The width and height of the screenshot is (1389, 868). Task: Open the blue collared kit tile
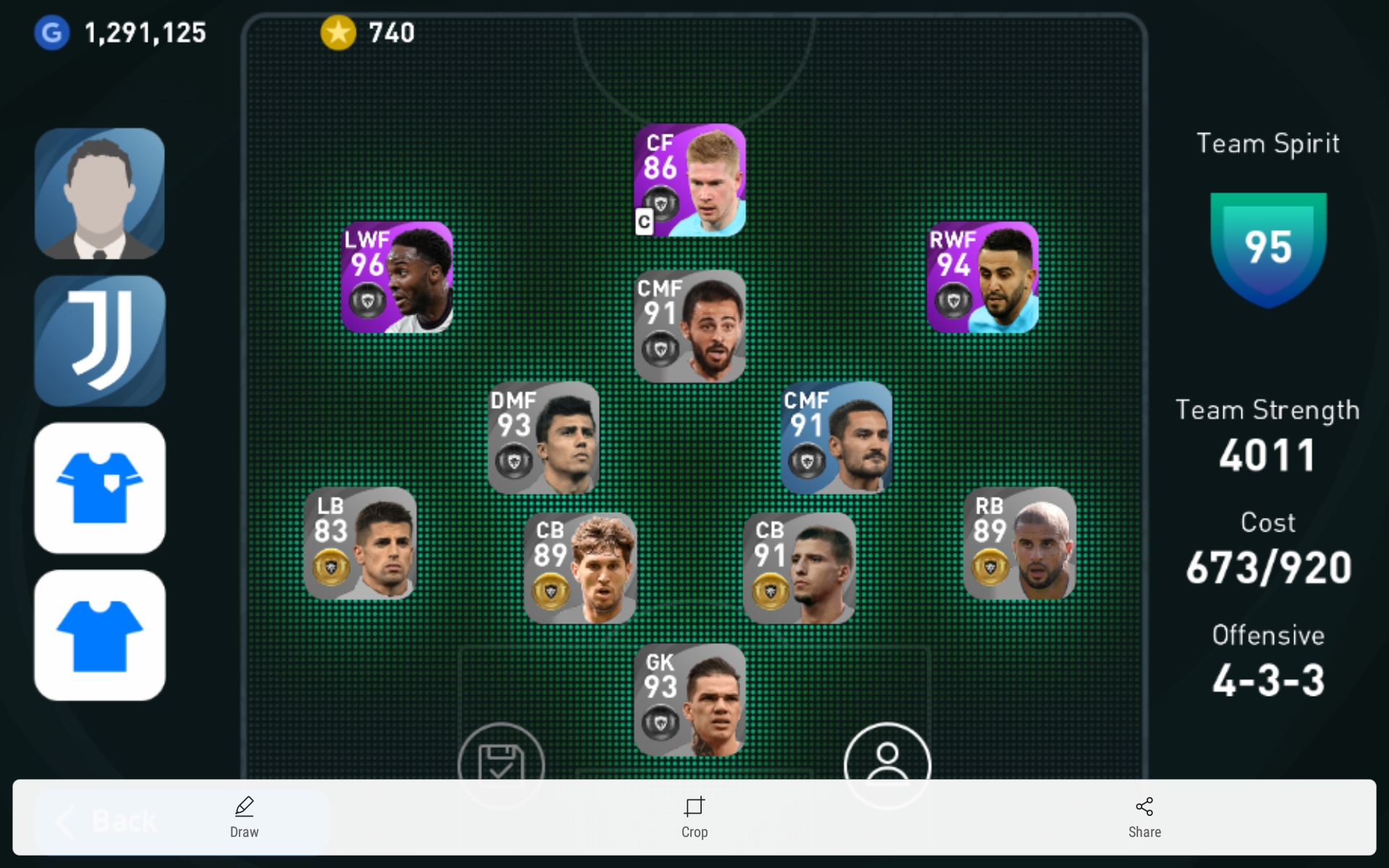click(100, 488)
